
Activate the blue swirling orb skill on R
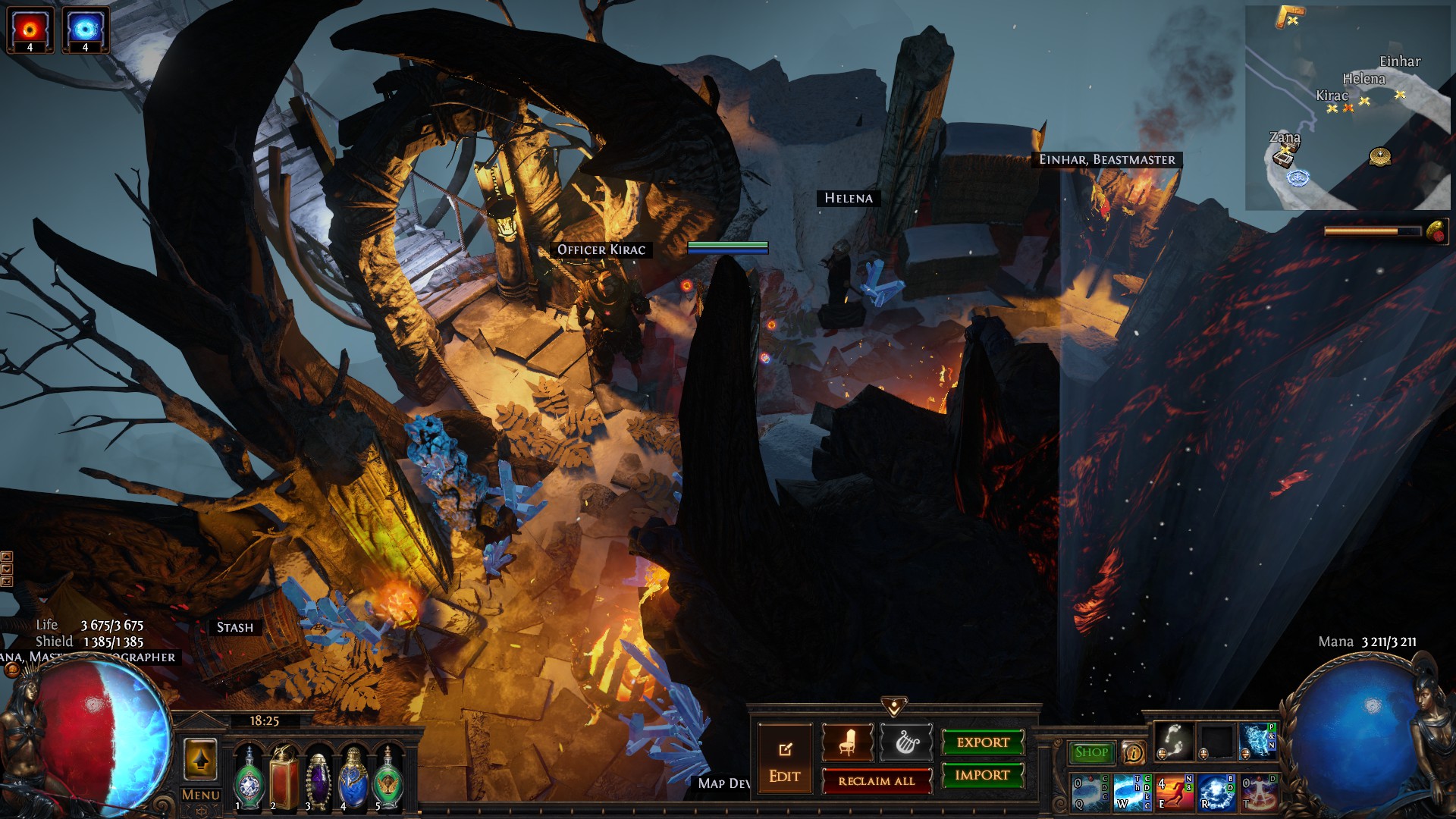click(x=1216, y=792)
